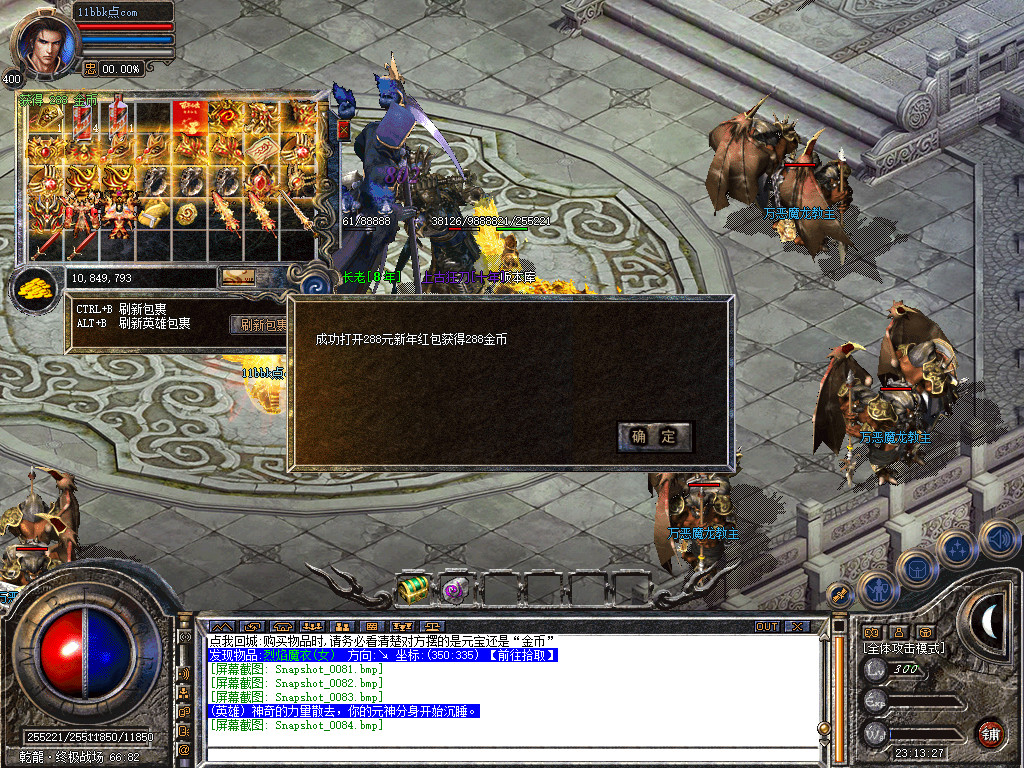The width and height of the screenshot is (1024, 768).
Task: Close the inventory bag window
Action: (x=344, y=129)
